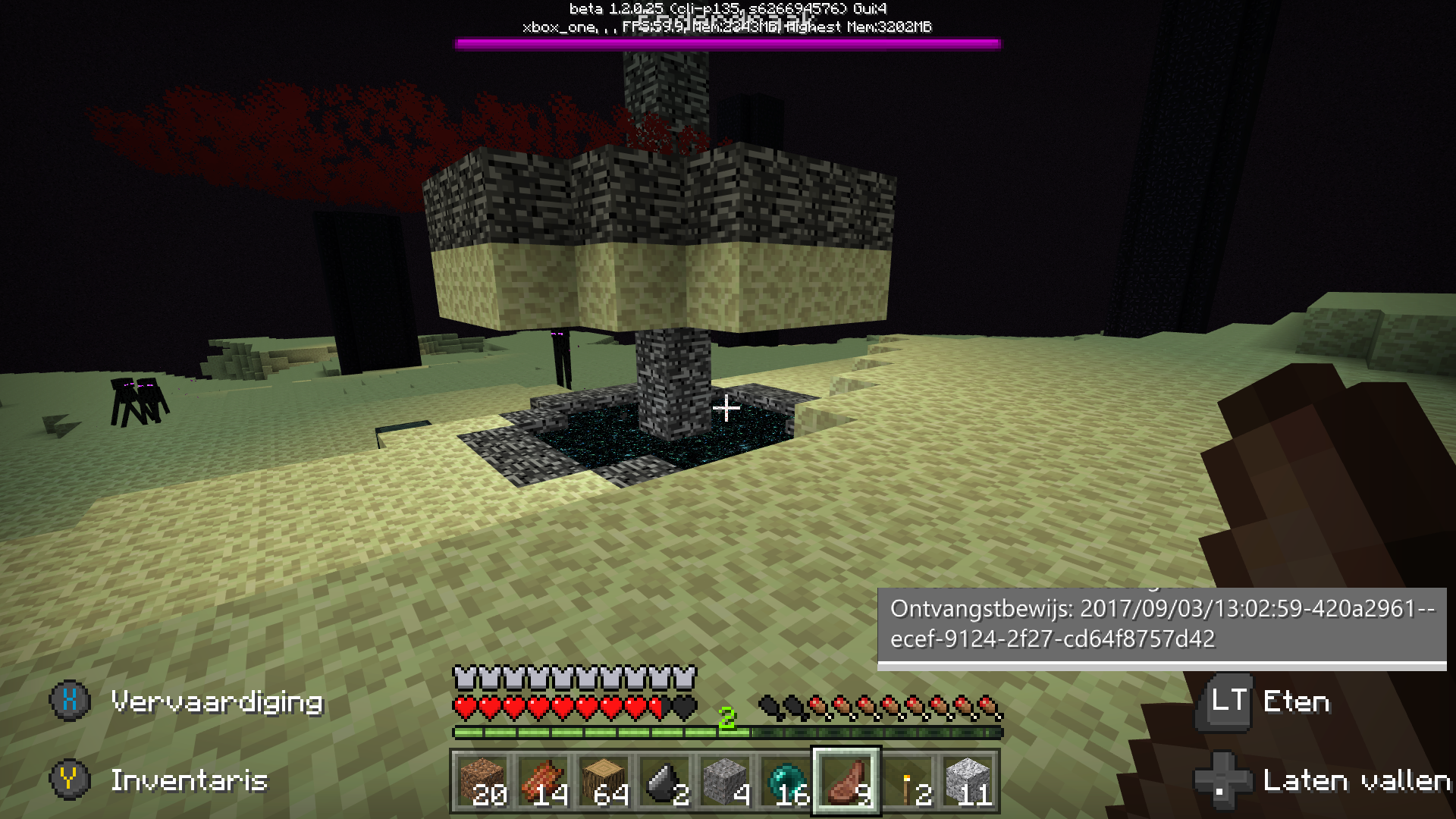Select the orange leather stack of 14
Screen dimensions: 1456x819
click(x=544, y=781)
